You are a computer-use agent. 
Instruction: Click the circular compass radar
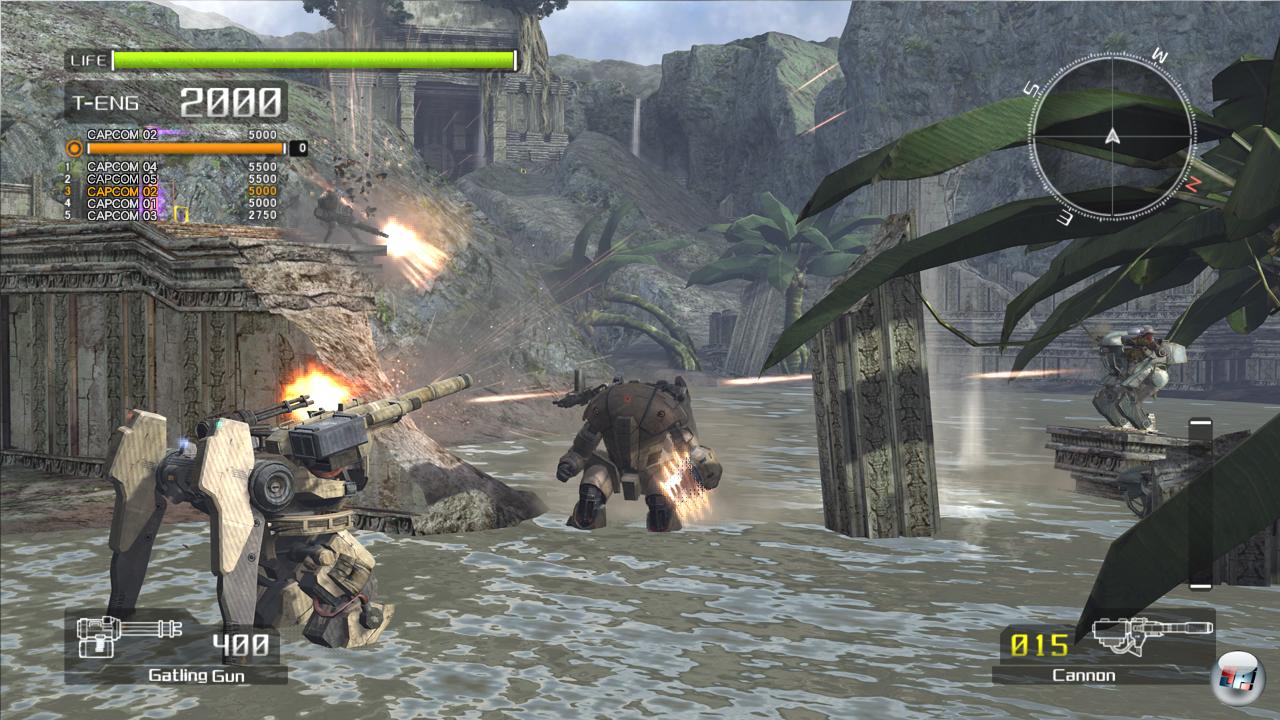coord(1112,137)
